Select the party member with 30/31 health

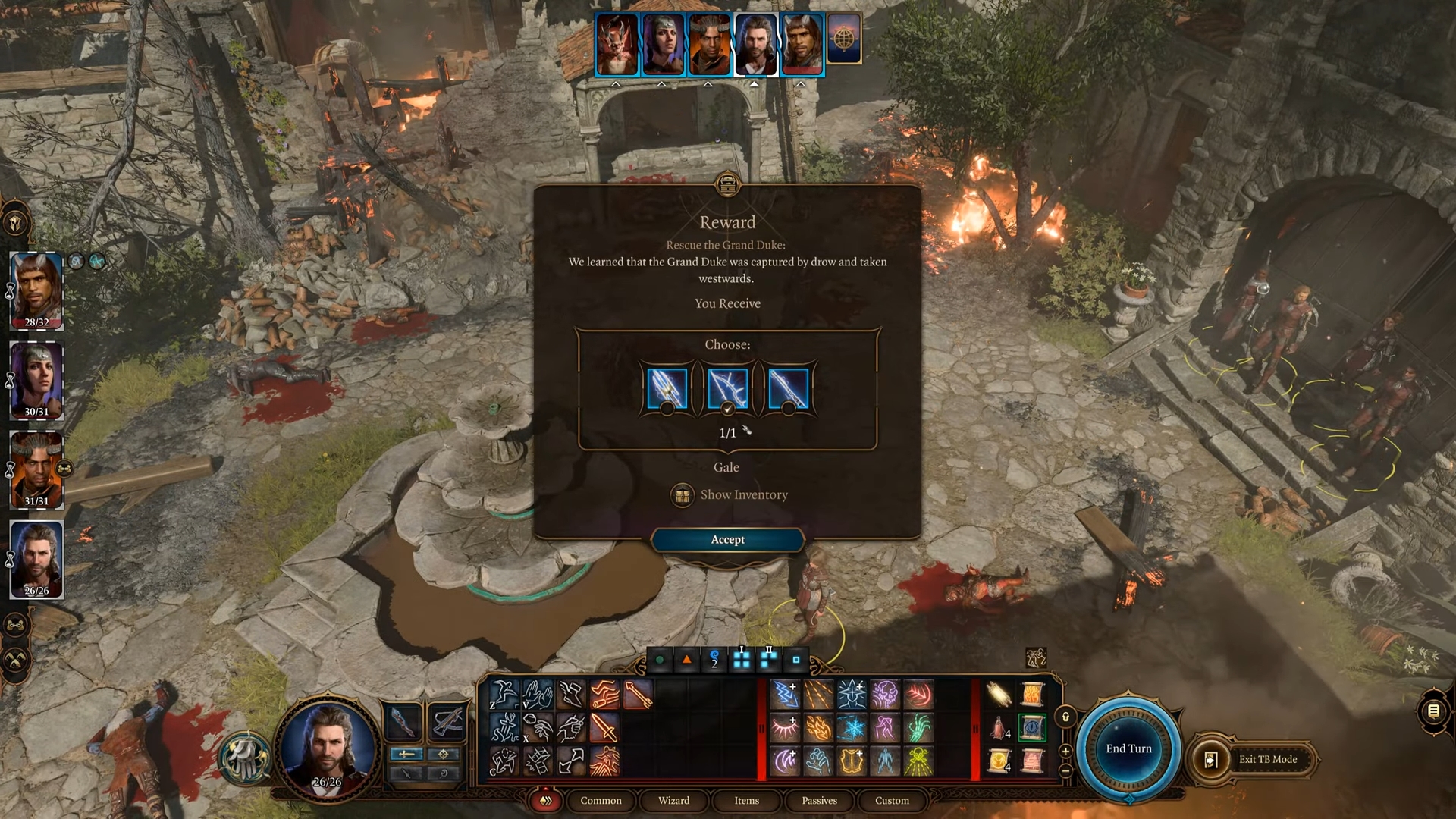[36, 380]
